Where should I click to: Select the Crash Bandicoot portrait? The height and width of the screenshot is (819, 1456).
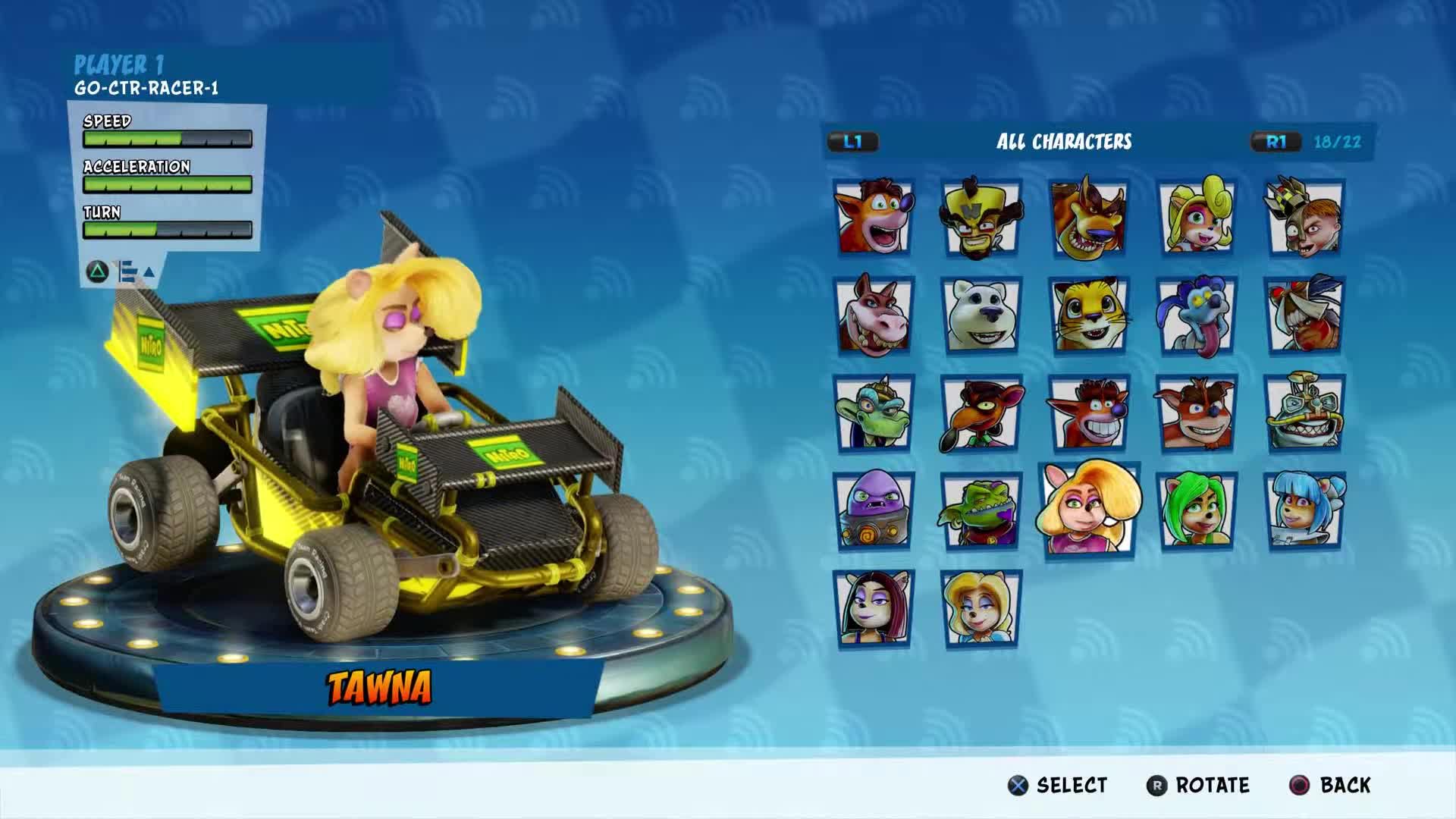[x=874, y=216]
